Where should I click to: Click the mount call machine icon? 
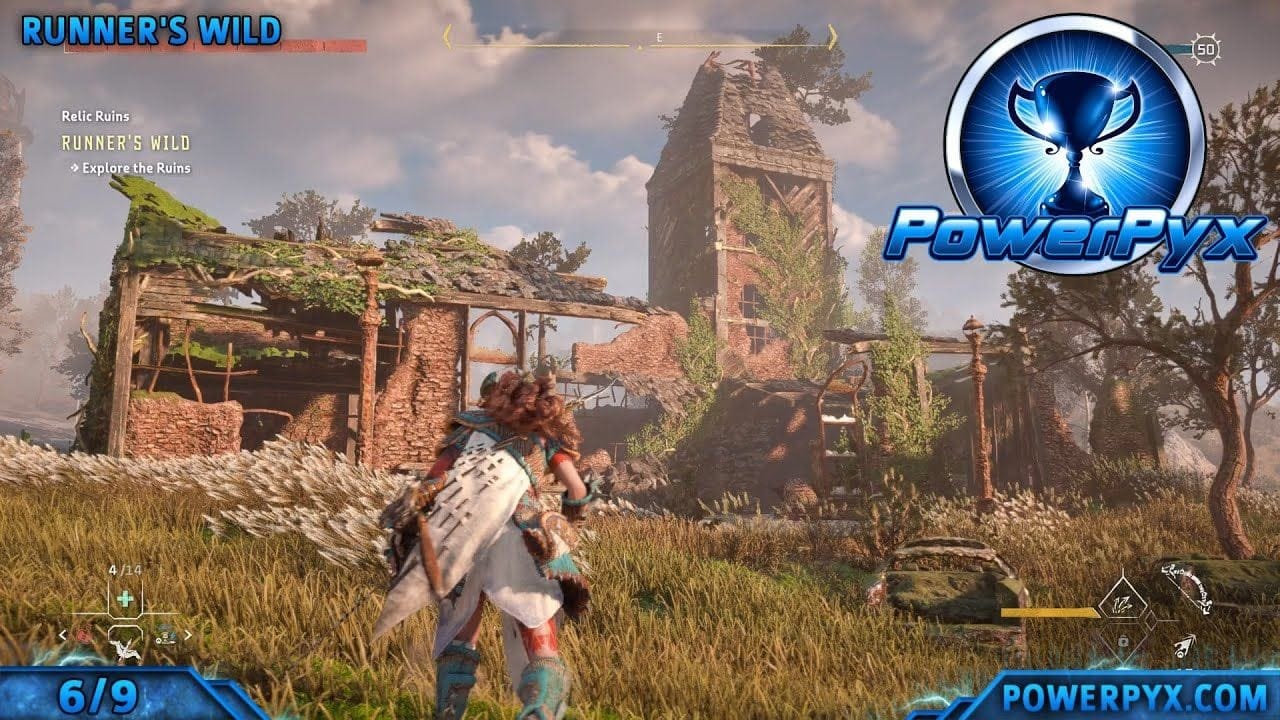point(124,652)
